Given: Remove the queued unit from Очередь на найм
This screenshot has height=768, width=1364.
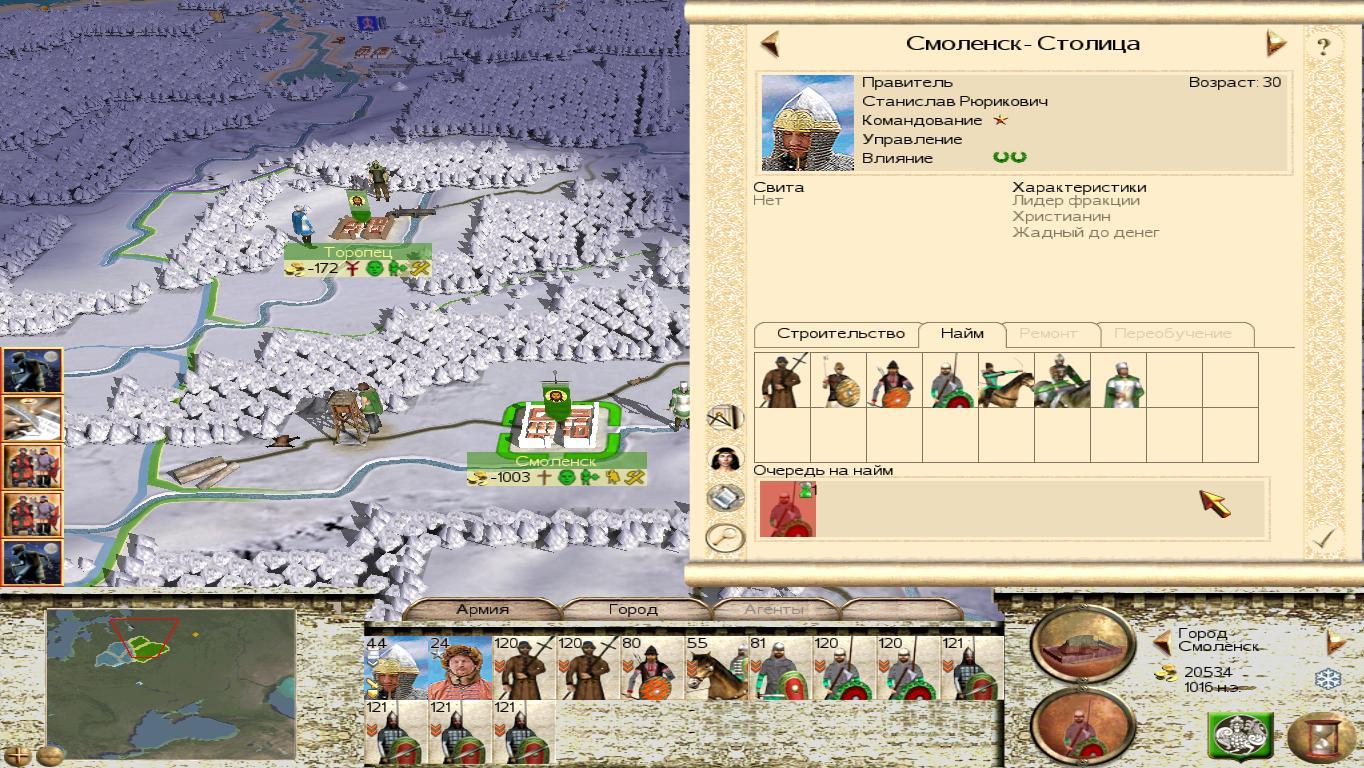Looking at the screenshot, I should click(x=788, y=509).
